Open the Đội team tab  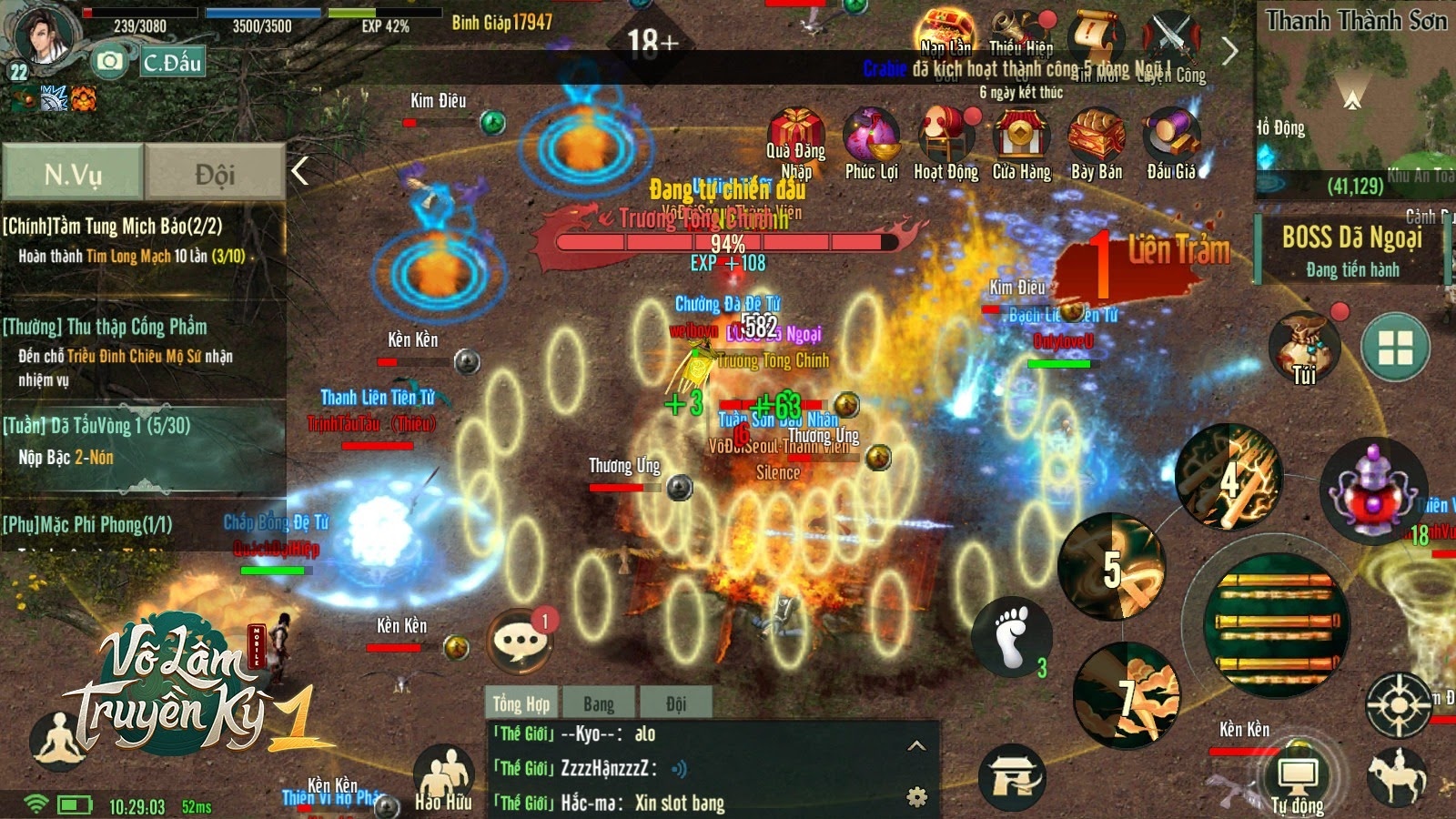(x=215, y=172)
